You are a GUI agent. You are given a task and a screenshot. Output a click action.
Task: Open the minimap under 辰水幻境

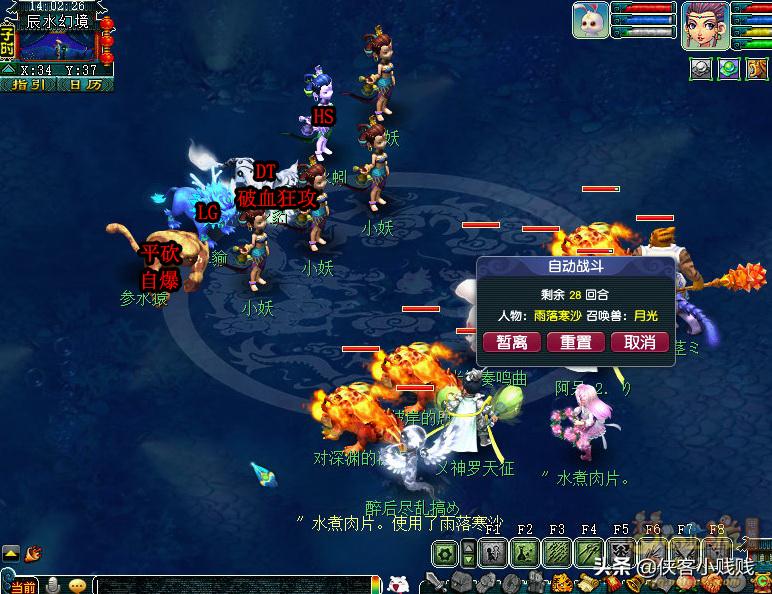[56, 45]
